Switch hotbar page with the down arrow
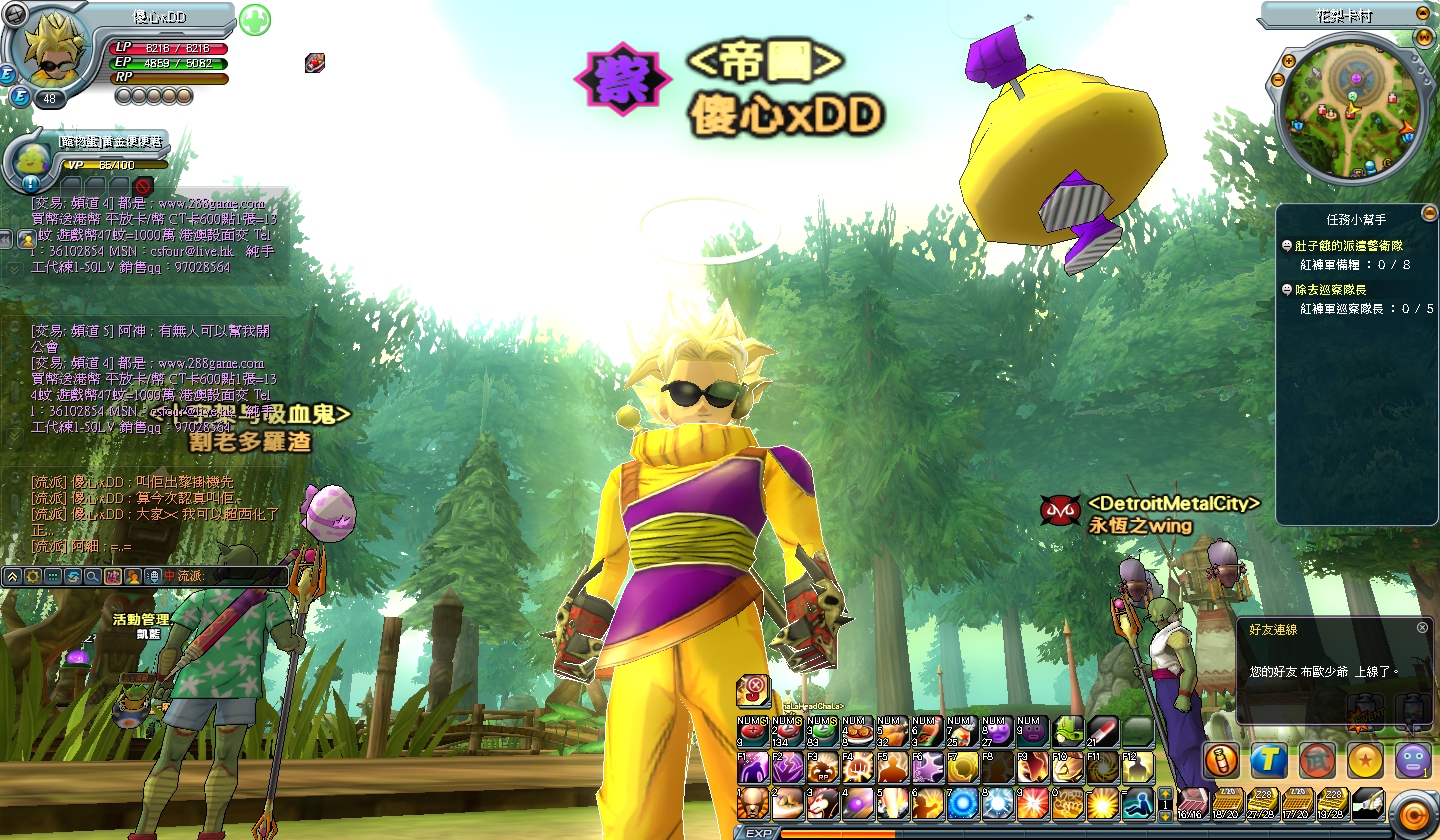This screenshot has width=1440, height=840. (1164, 816)
